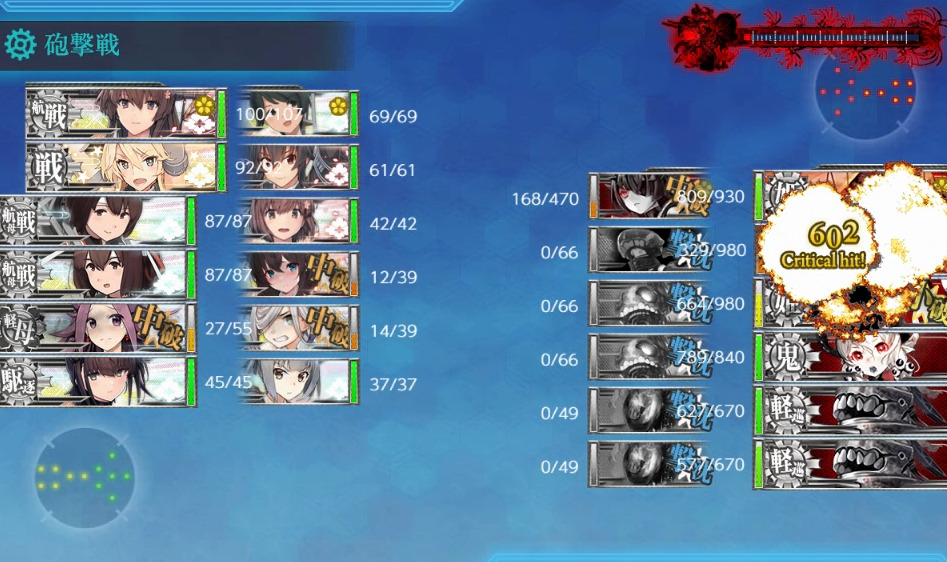Click the red enemy formation radar
947x562 pixels.
866,91
